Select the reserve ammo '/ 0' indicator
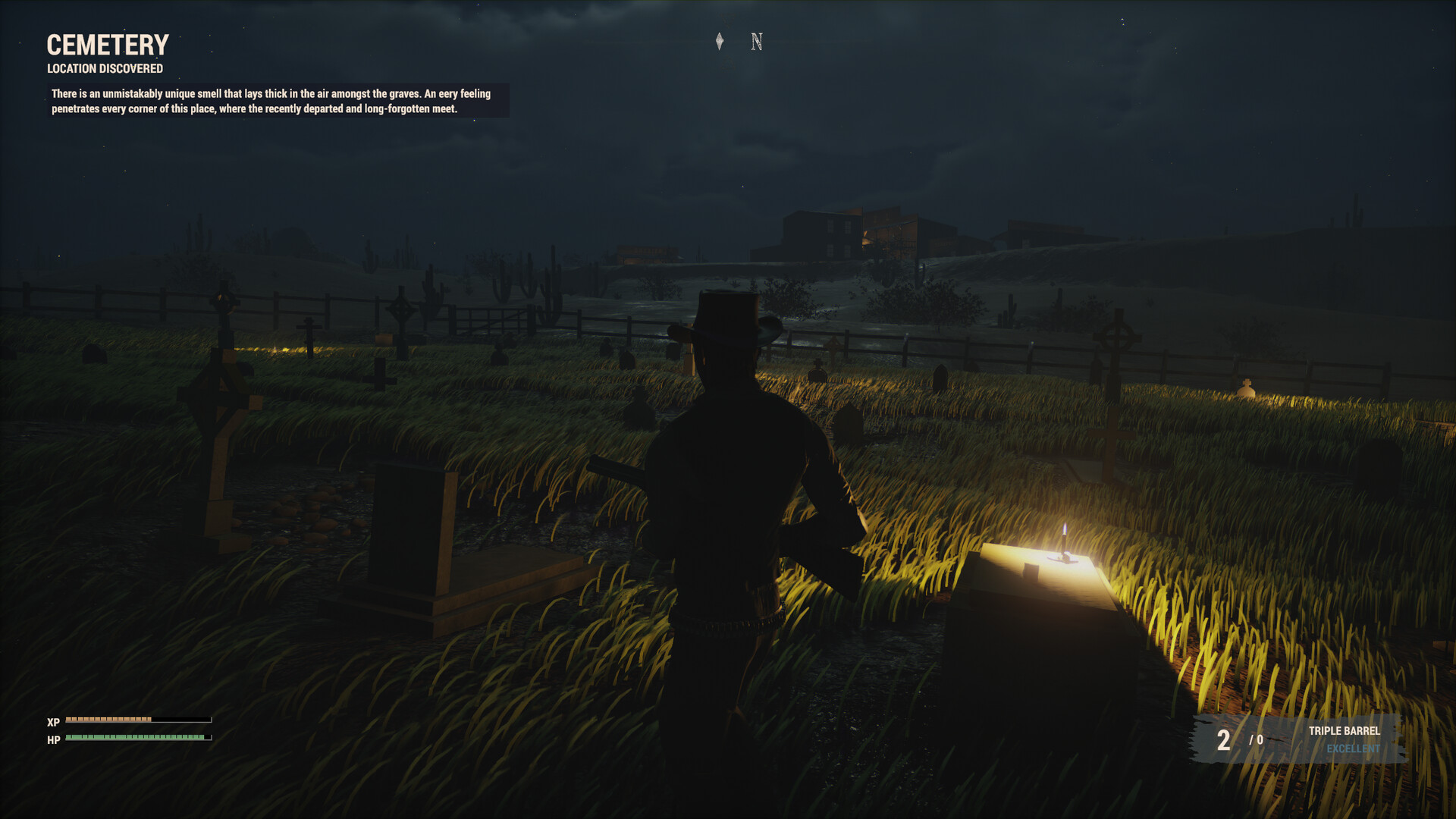This screenshot has height=819, width=1456. point(1257,742)
